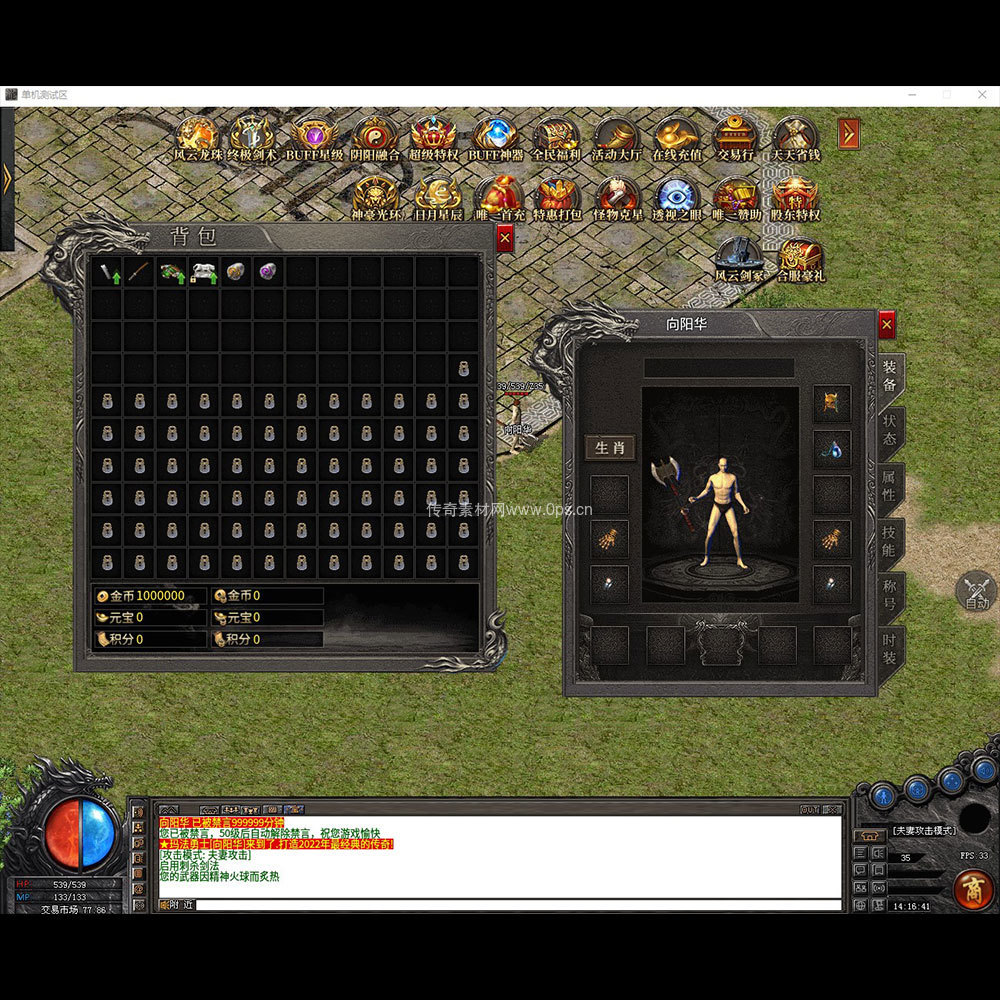1000x1000 pixels.
Task: Open the 合服豪礼 treasure chest icon
Action: (801, 260)
